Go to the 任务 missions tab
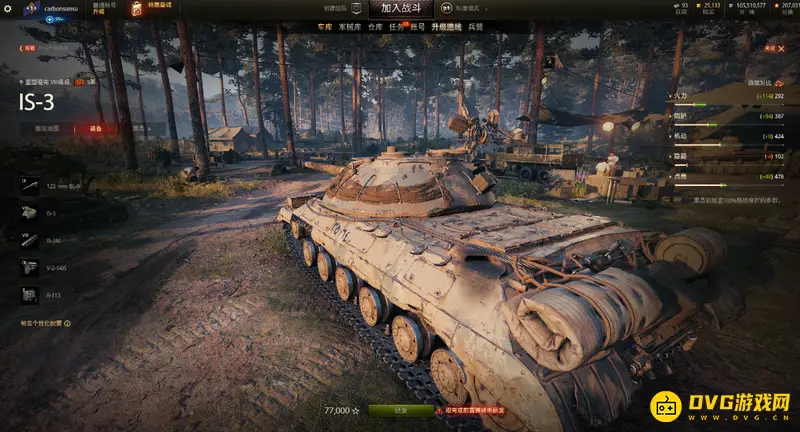This screenshot has width=800, height=432. 397,27
